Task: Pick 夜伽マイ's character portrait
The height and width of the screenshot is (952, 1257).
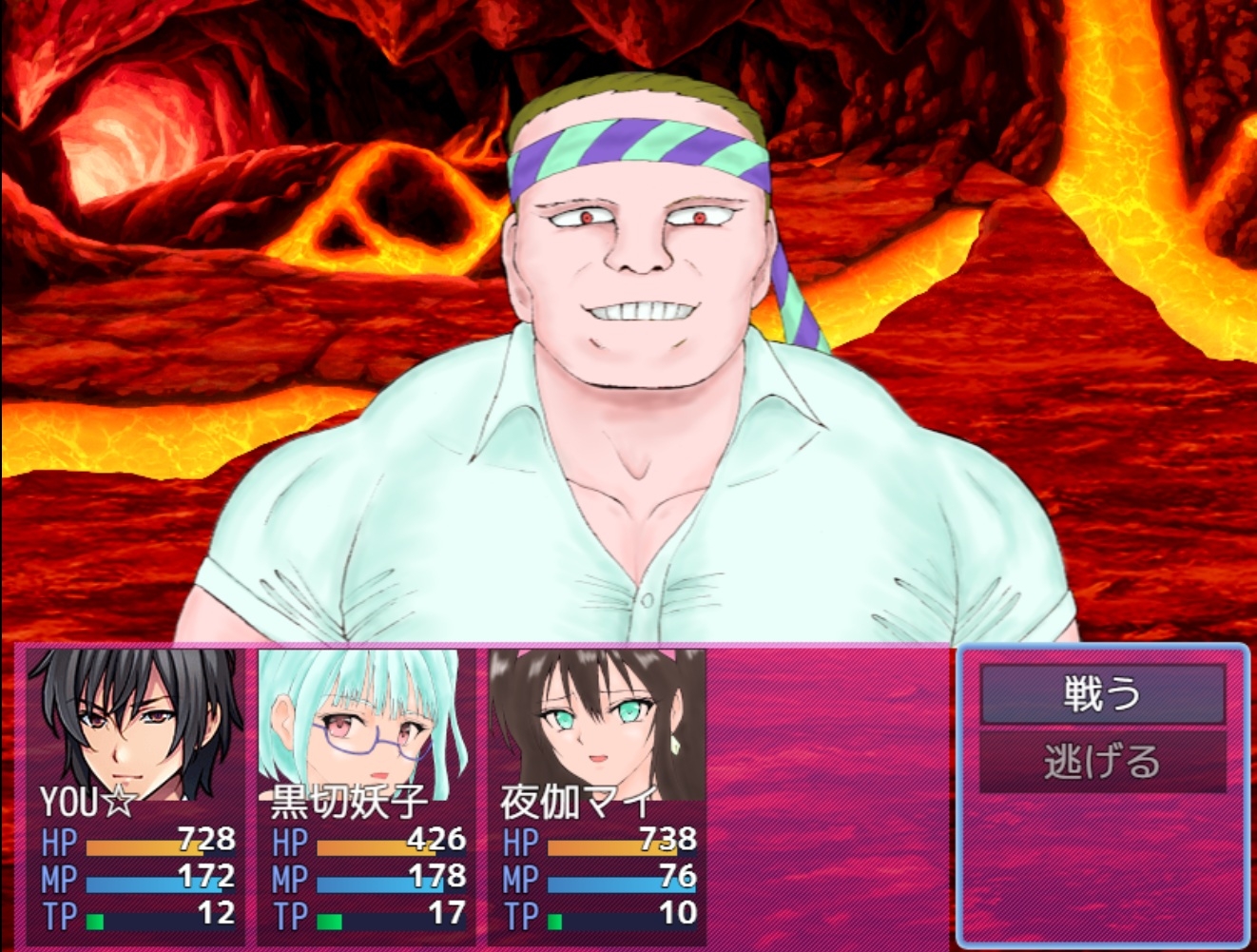Action: (x=597, y=725)
